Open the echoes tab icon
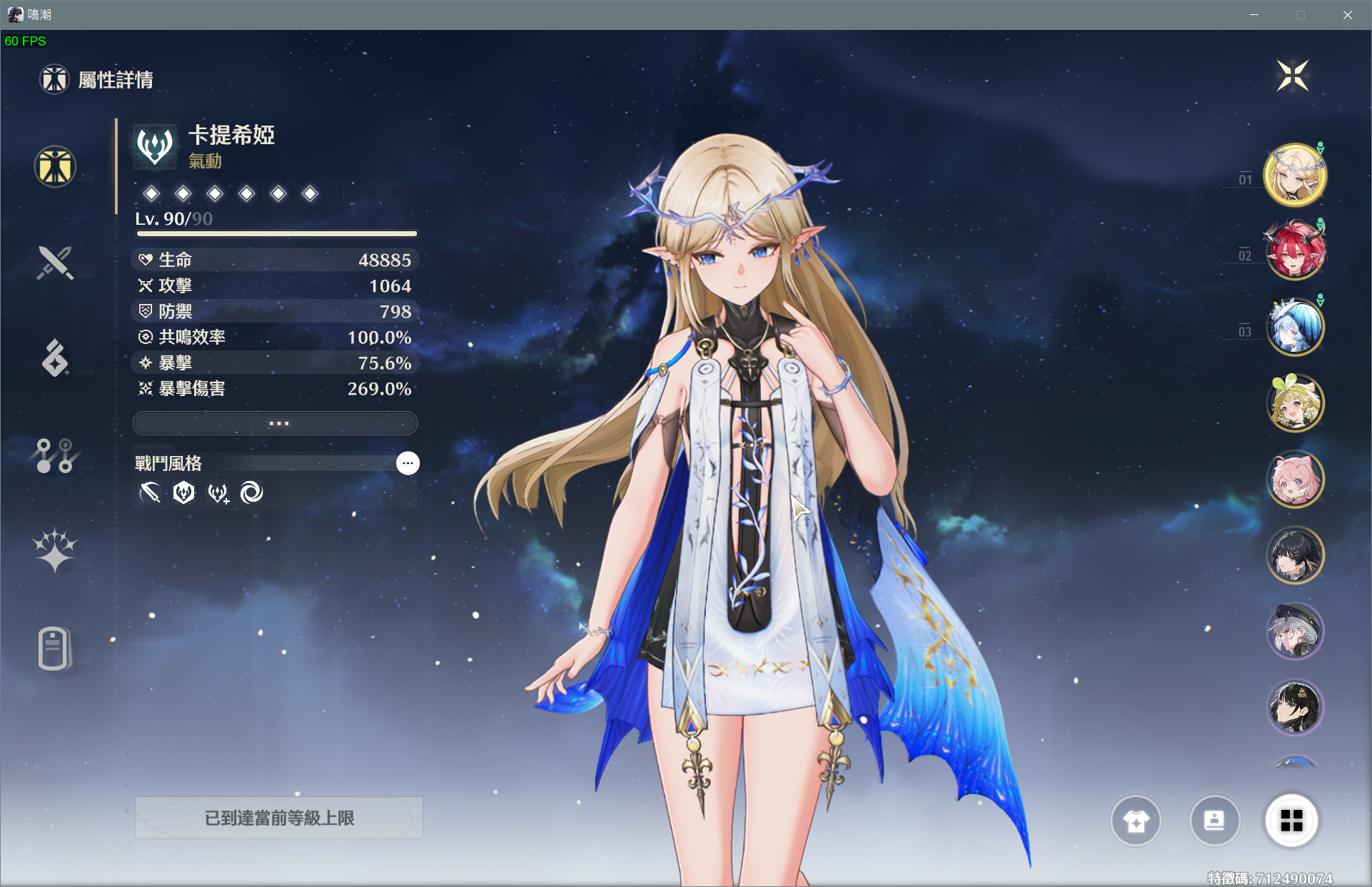Screen dimensions: 1372x887 (x=55, y=358)
